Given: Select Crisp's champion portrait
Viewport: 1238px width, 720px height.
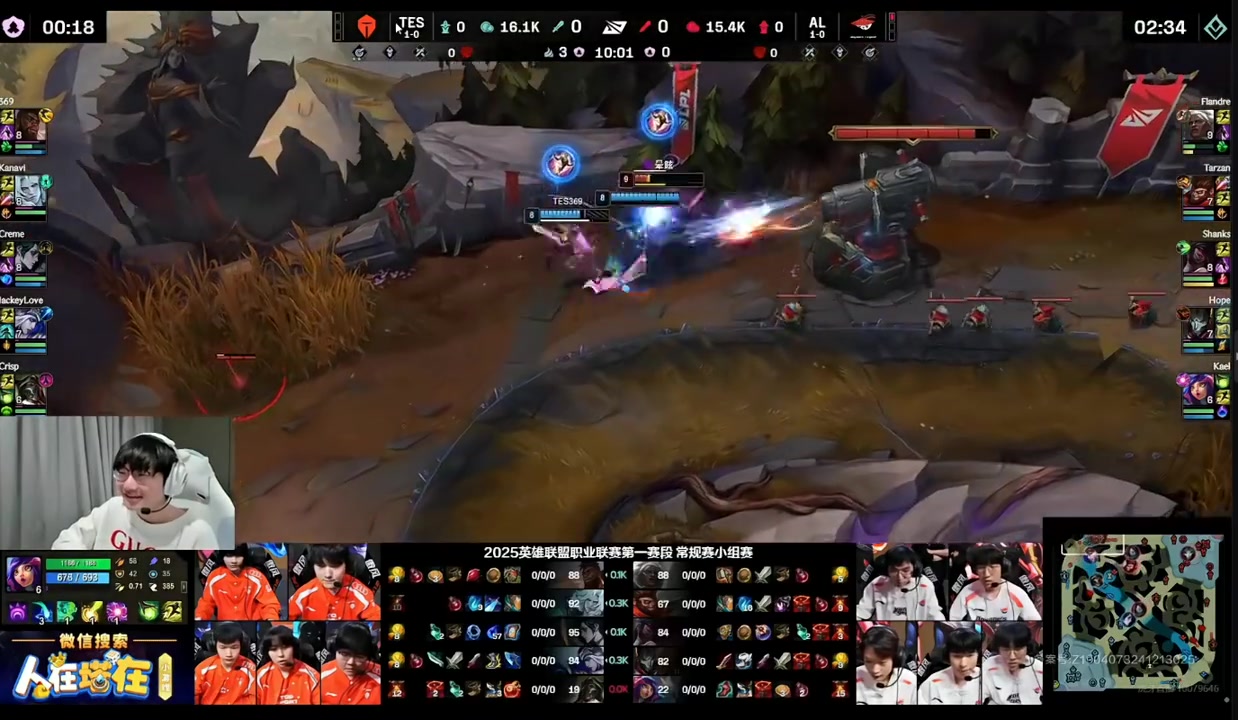Looking at the screenshot, I should [x=30, y=390].
